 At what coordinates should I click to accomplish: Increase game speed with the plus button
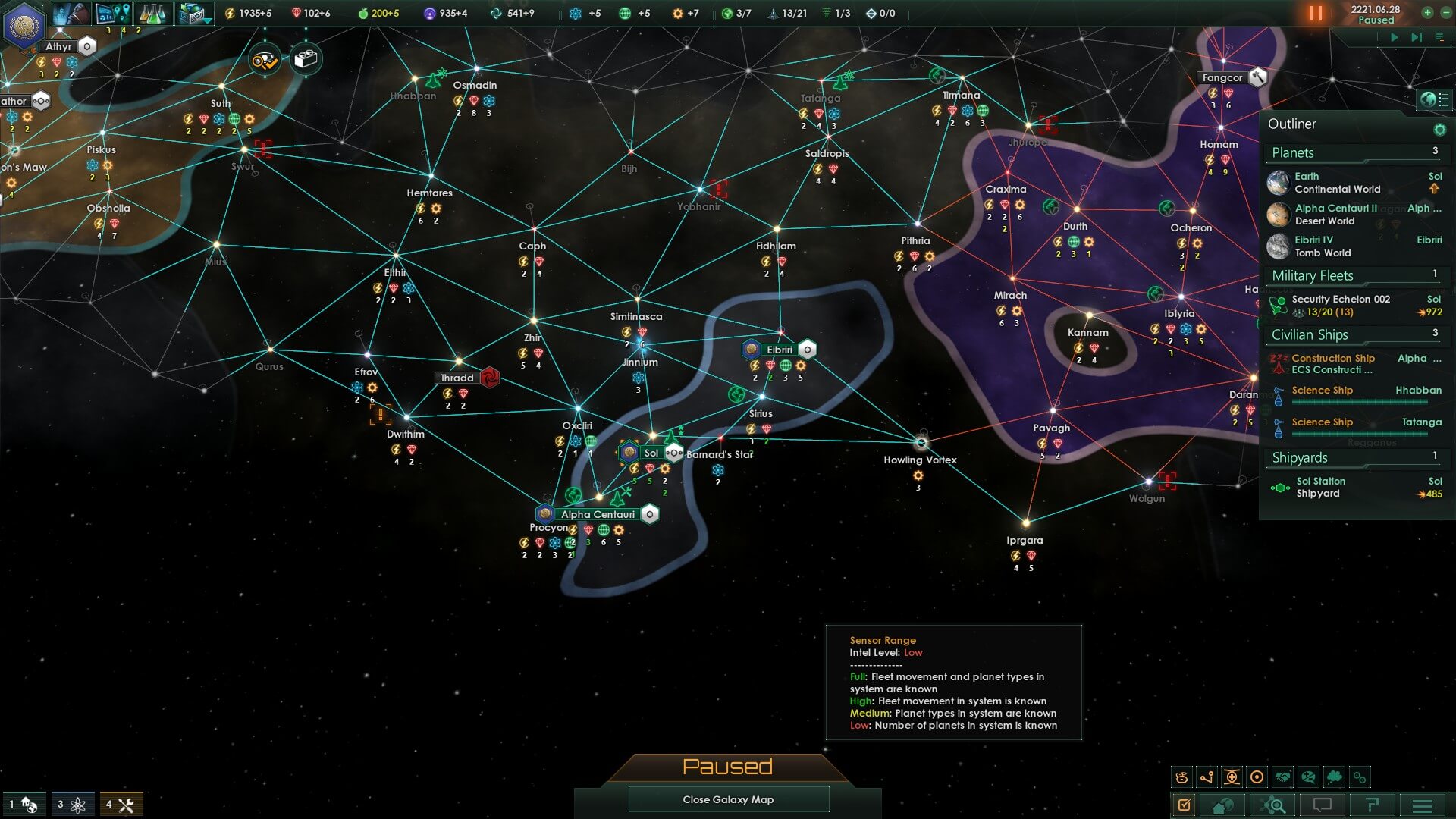pyautogui.click(x=1427, y=12)
